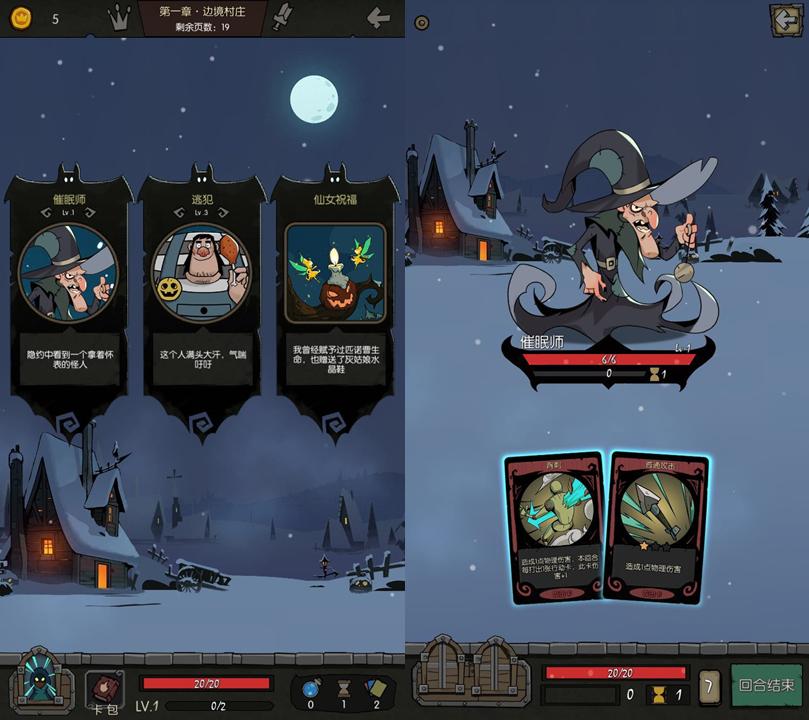Play the 普通攻击 normal attack card
Screen dimensions: 809x720
[657, 525]
